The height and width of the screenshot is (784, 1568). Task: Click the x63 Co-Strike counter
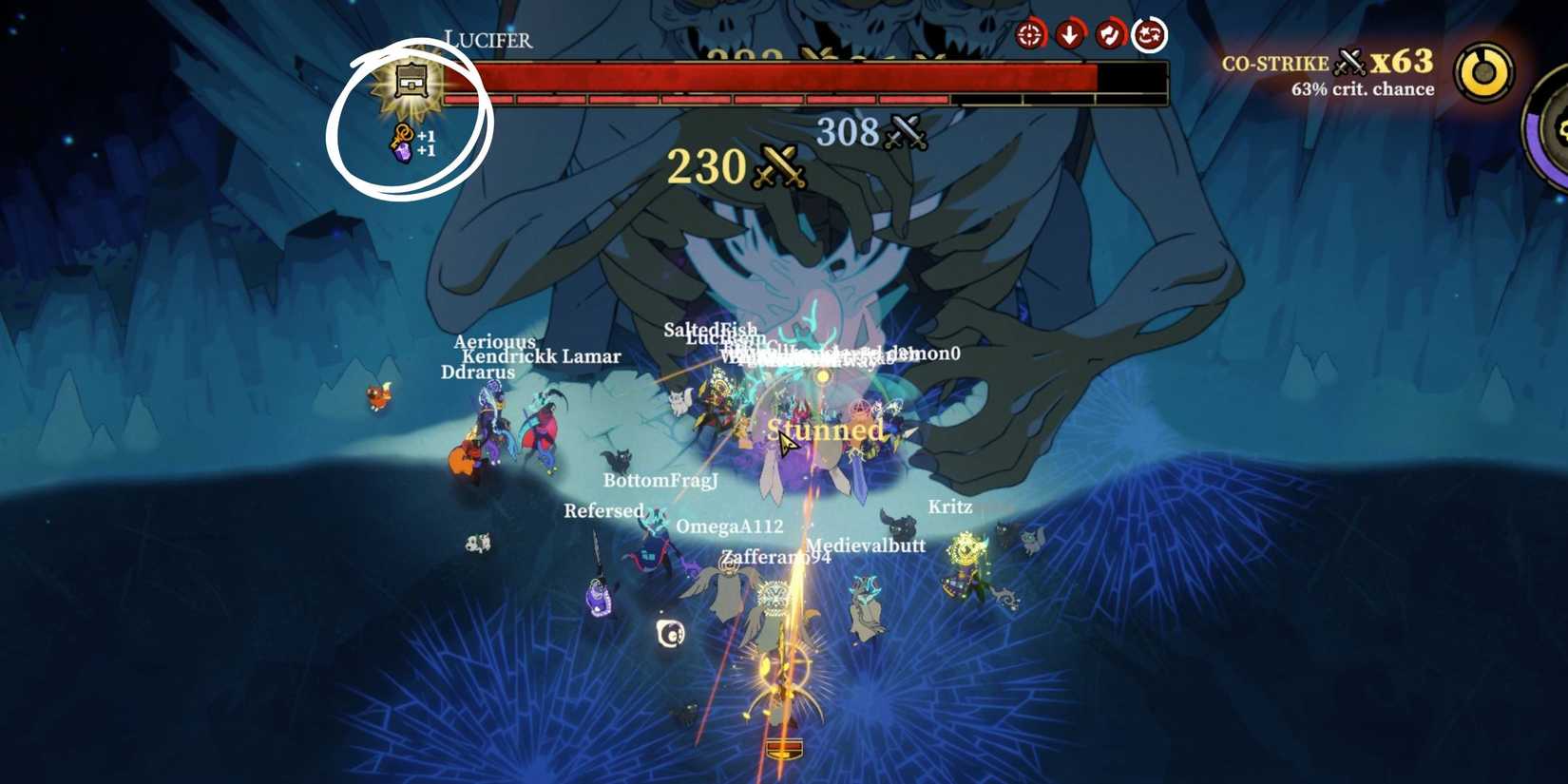click(x=1404, y=61)
